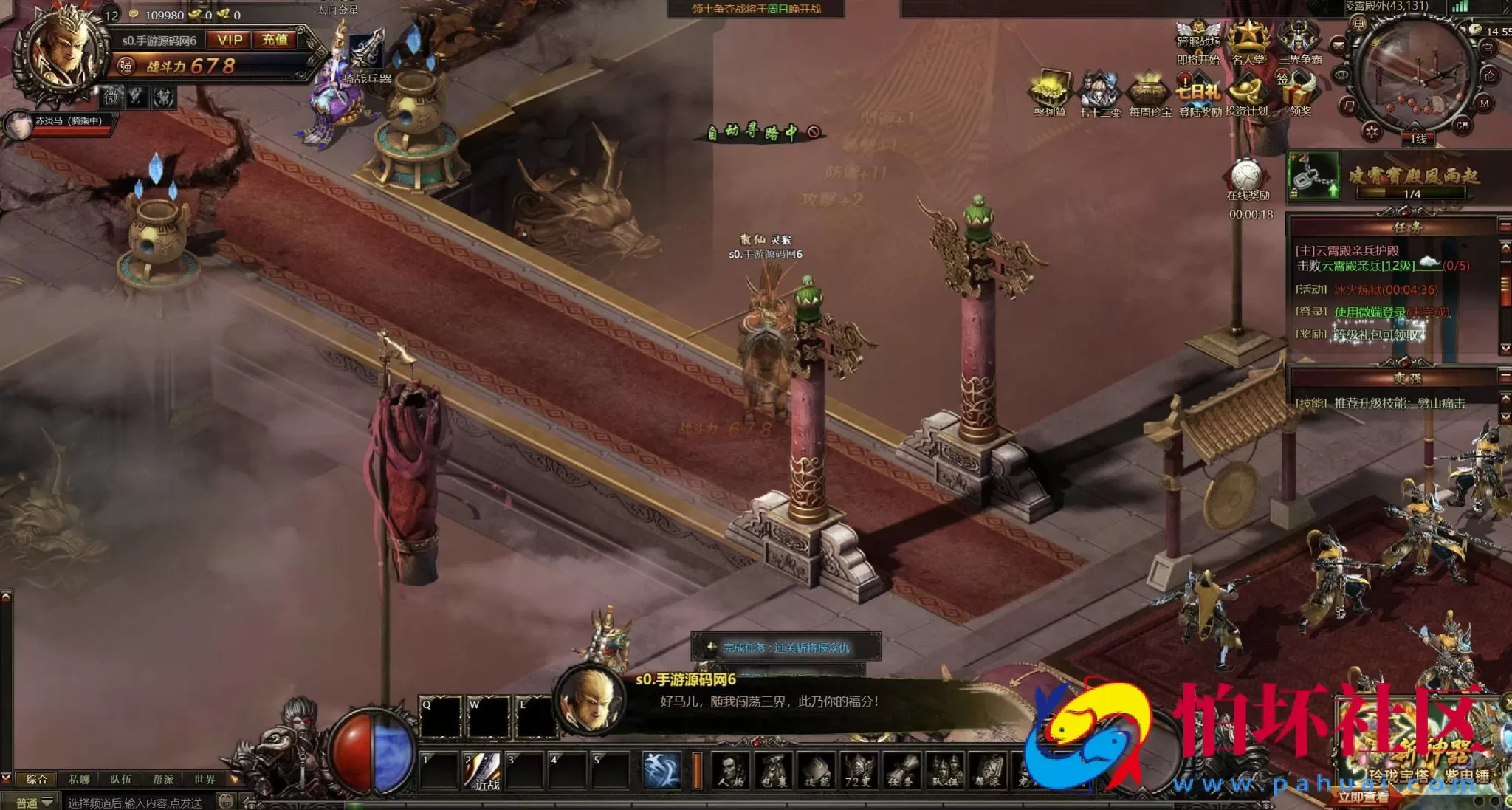This screenshot has width=1512, height=810.
Task: Open the 领奖 gift box icon
Action: (x=1299, y=94)
